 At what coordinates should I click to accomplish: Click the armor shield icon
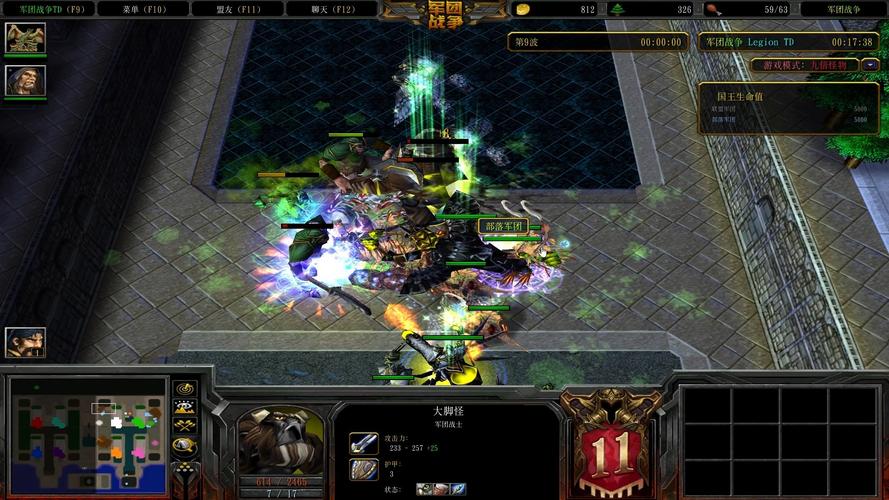(363, 469)
